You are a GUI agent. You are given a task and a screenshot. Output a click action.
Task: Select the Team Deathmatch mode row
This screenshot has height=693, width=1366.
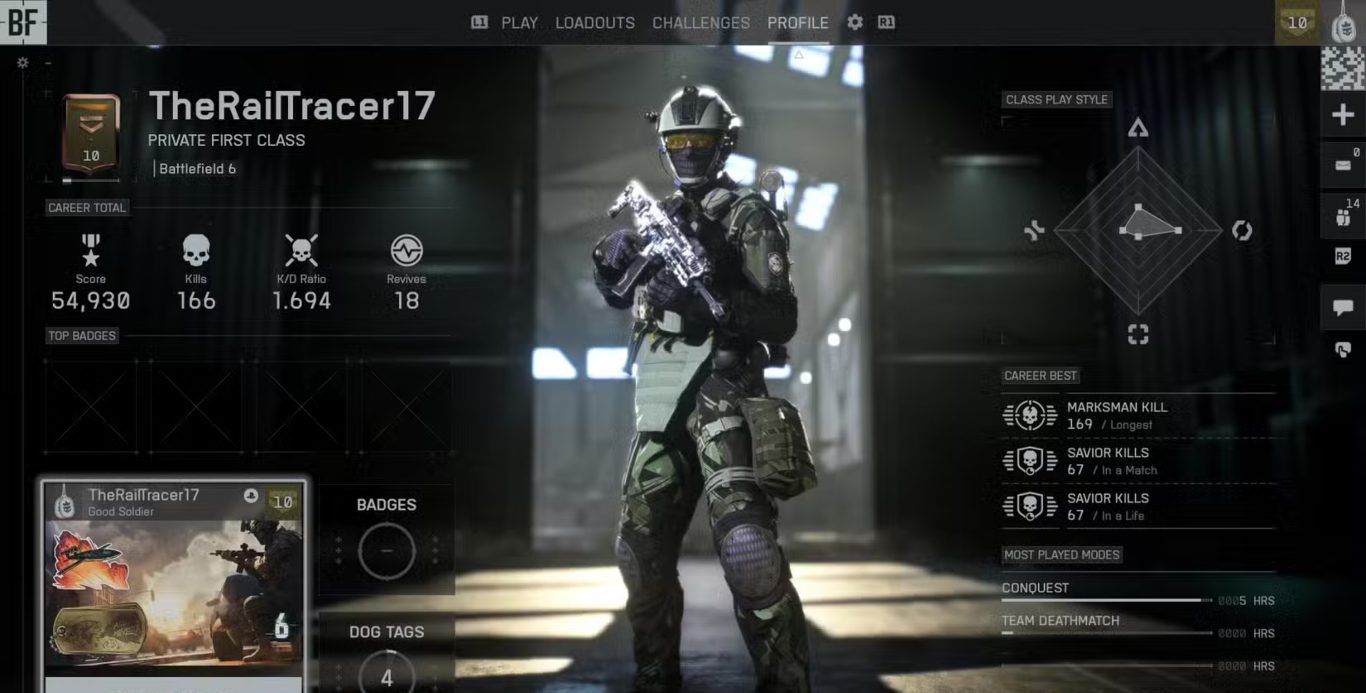1138,627
